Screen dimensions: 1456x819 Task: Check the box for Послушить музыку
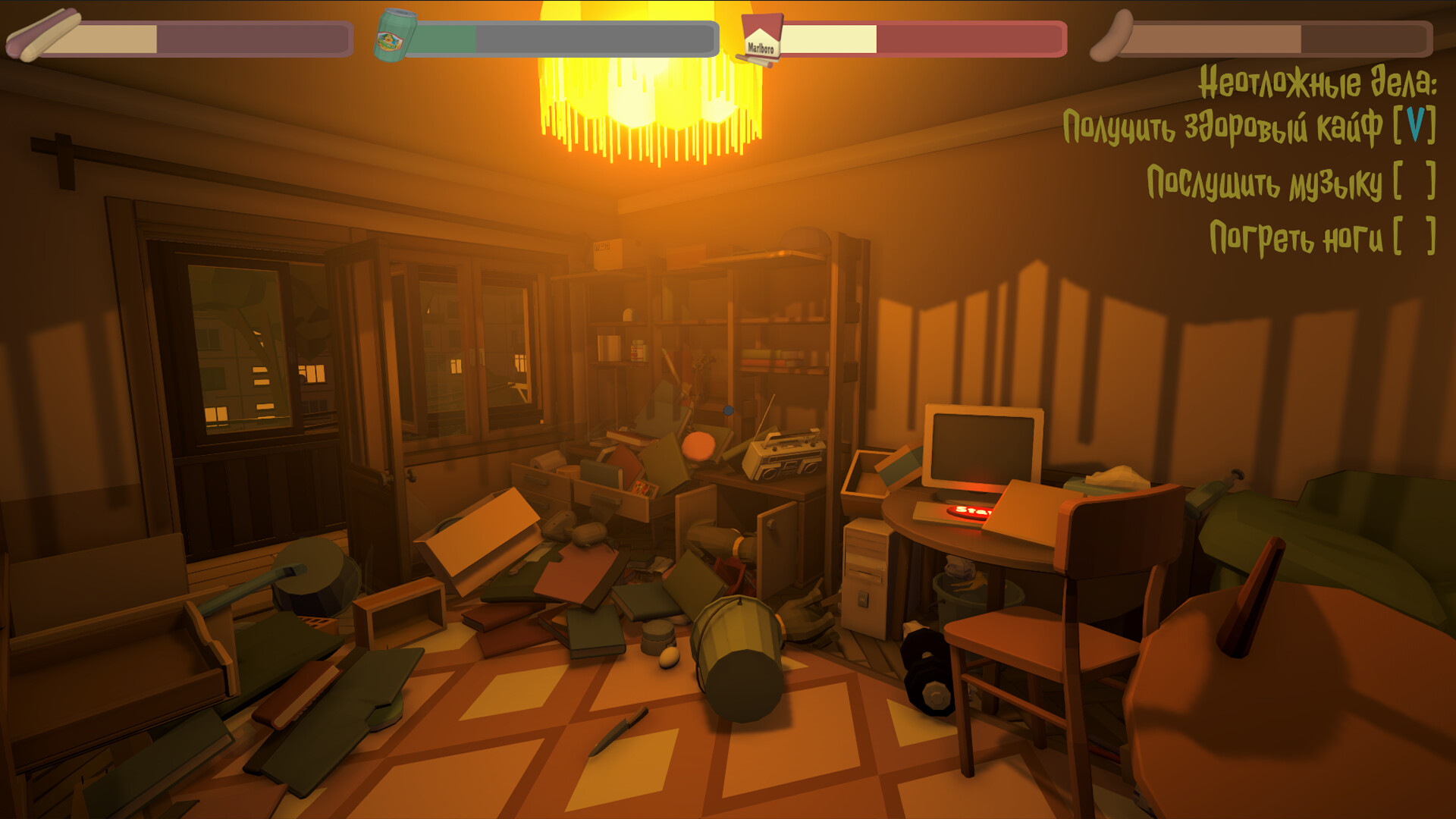pos(1415,182)
